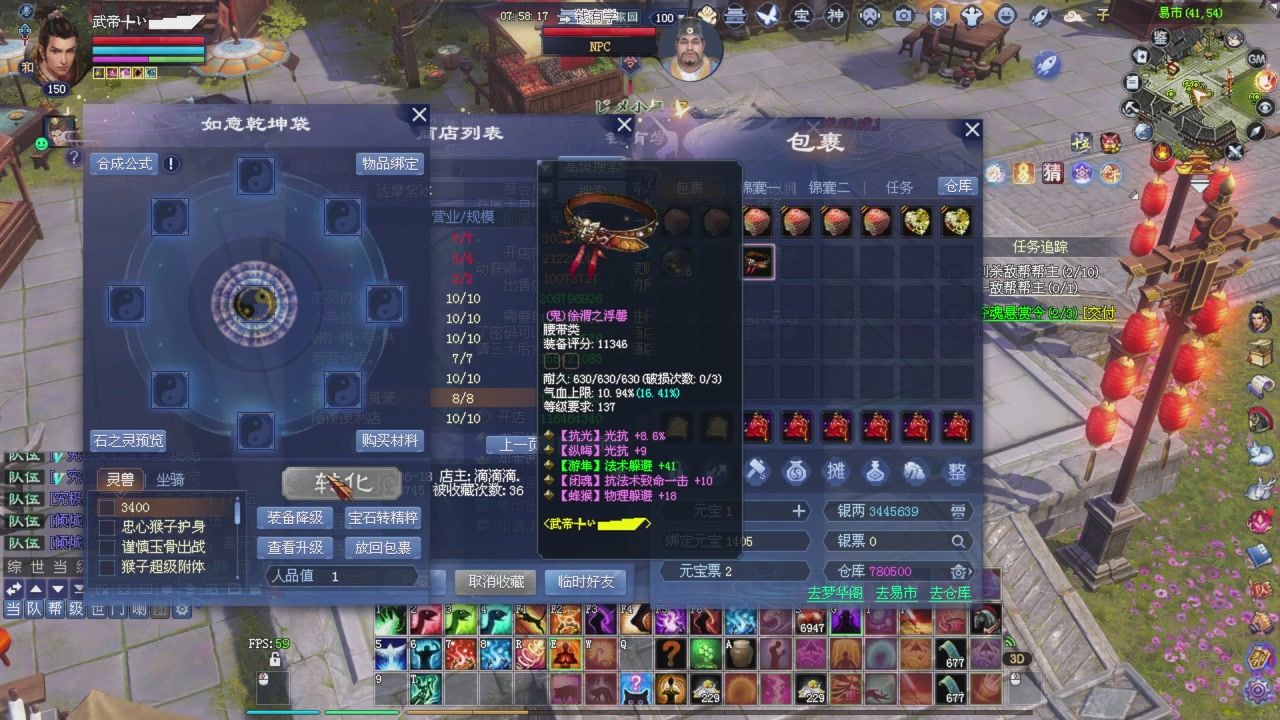Screen dimensions: 1280x720
Task: Click the 宝 treasure icon on top bar
Action: [801, 15]
